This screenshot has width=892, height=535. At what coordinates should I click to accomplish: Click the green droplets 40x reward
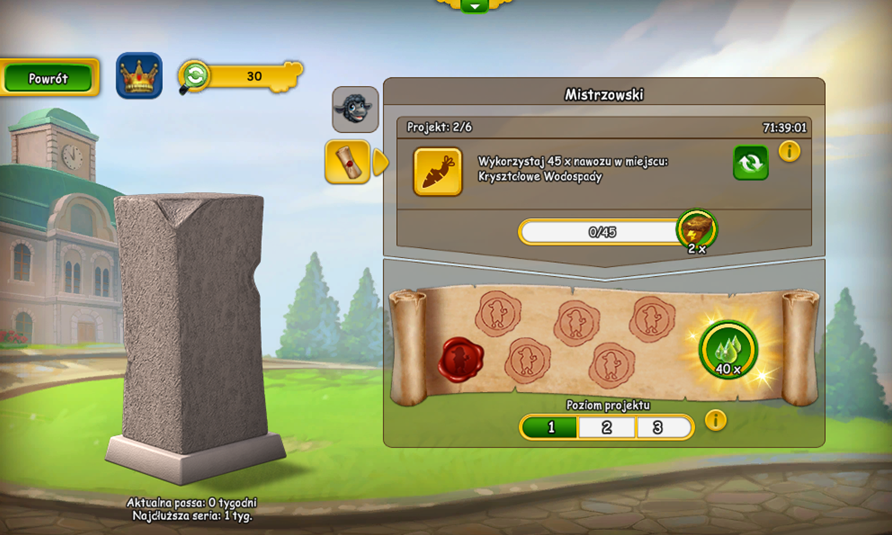[x=728, y=349]
